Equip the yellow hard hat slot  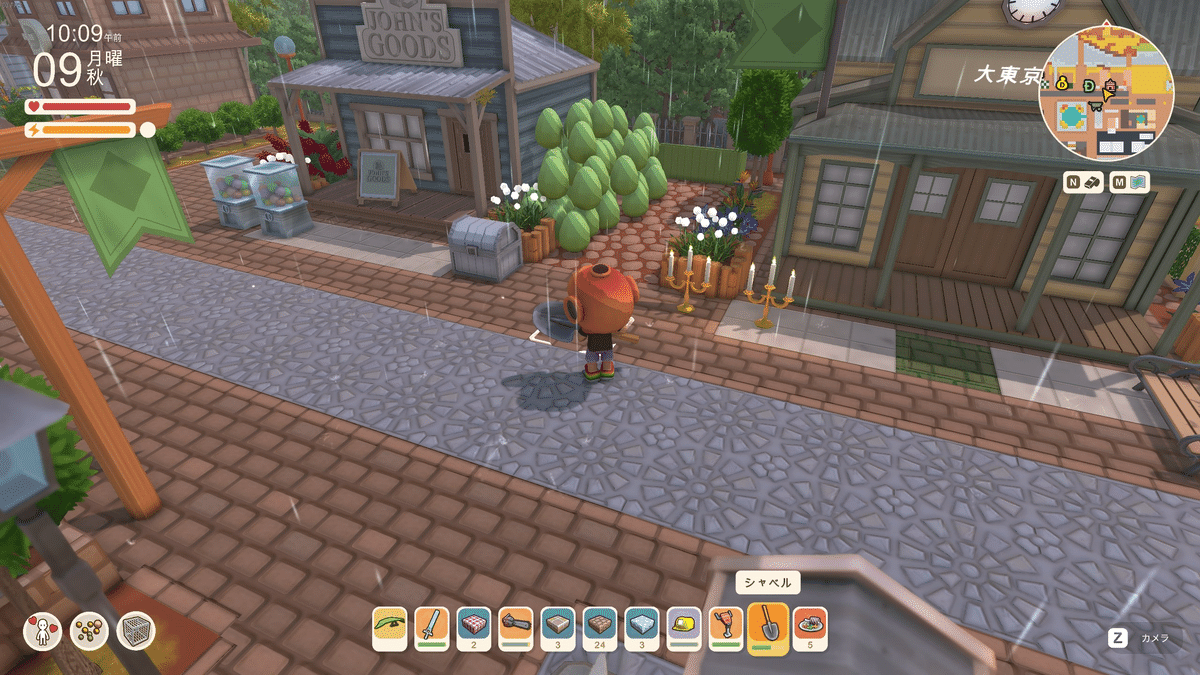pyautogui.click(x=684, y=627)
